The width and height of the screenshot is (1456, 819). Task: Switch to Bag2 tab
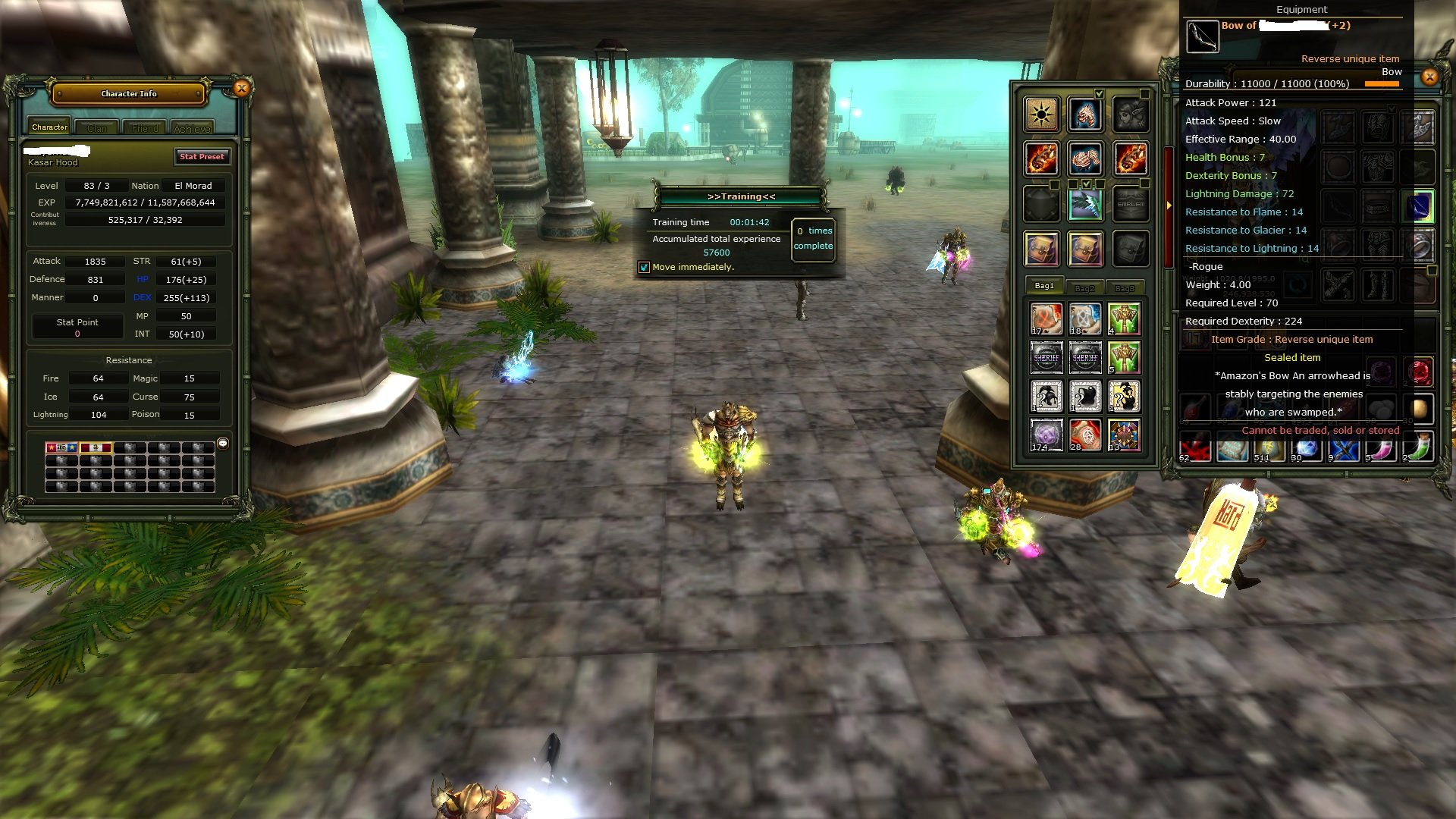pyautogui.click(x=1084, y=287)
